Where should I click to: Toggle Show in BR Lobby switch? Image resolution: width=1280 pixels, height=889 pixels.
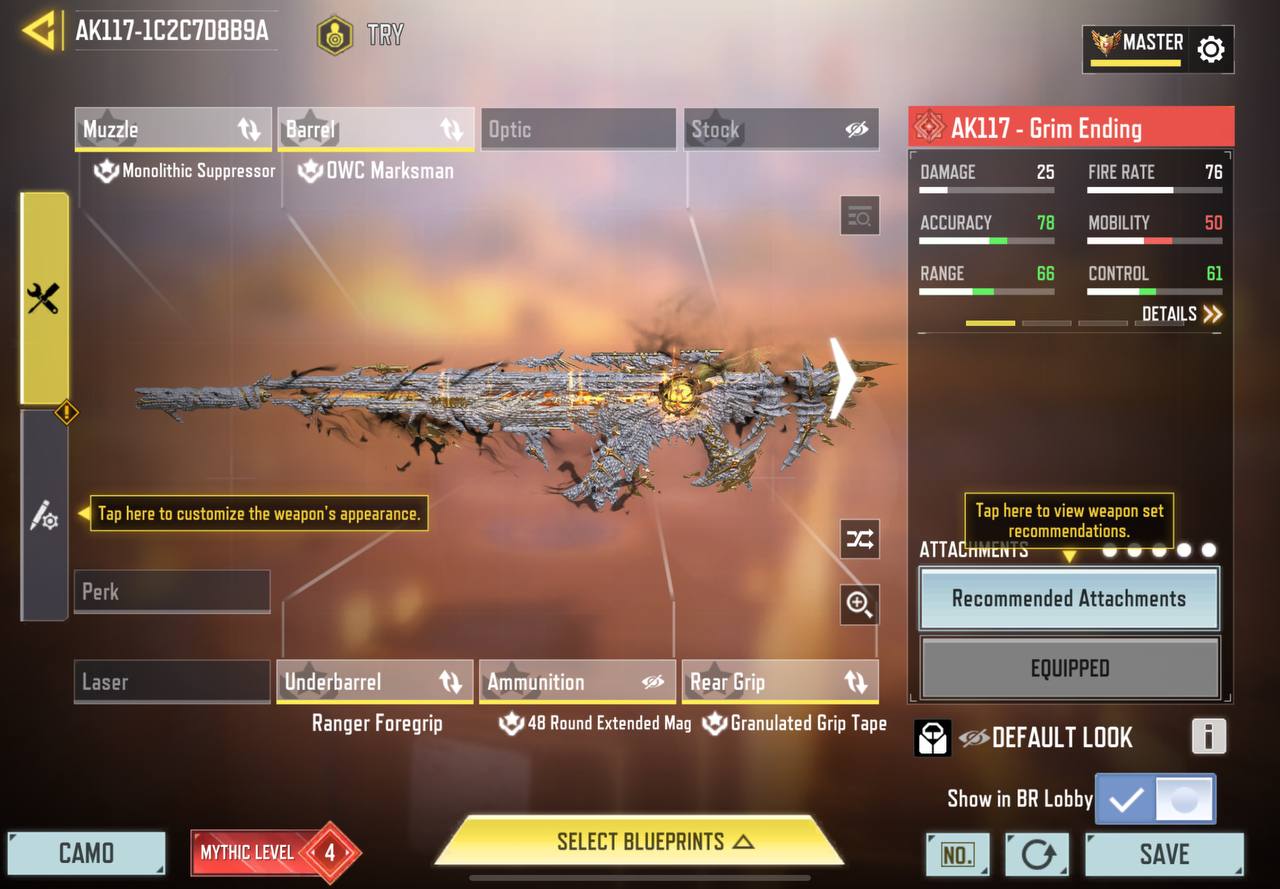coord(1156,799)
